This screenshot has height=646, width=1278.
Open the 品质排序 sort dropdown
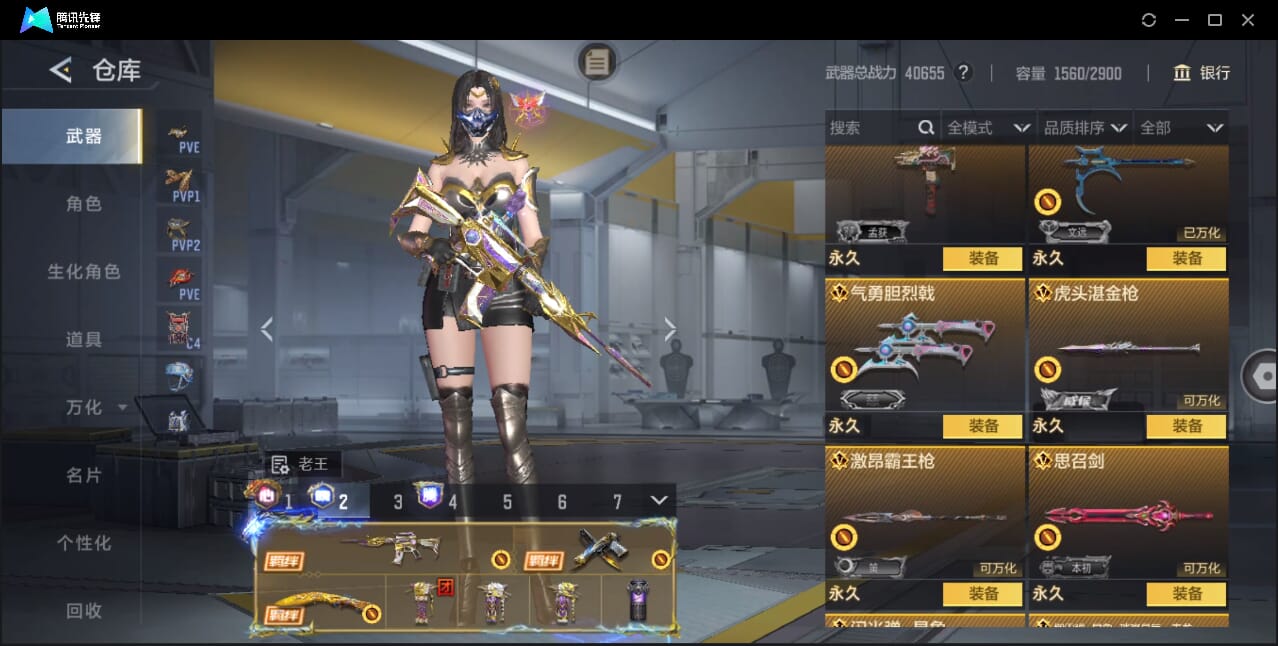[1085, 128]
